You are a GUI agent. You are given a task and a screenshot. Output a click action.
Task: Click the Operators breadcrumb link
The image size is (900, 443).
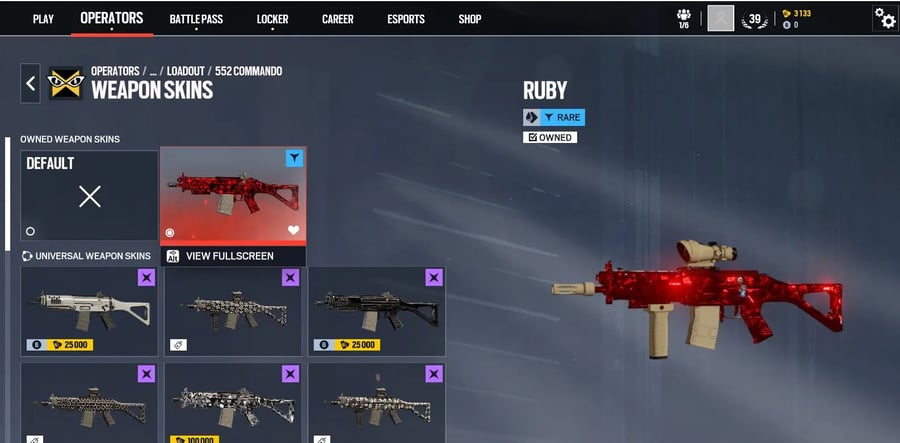click(x=115, y=71)
